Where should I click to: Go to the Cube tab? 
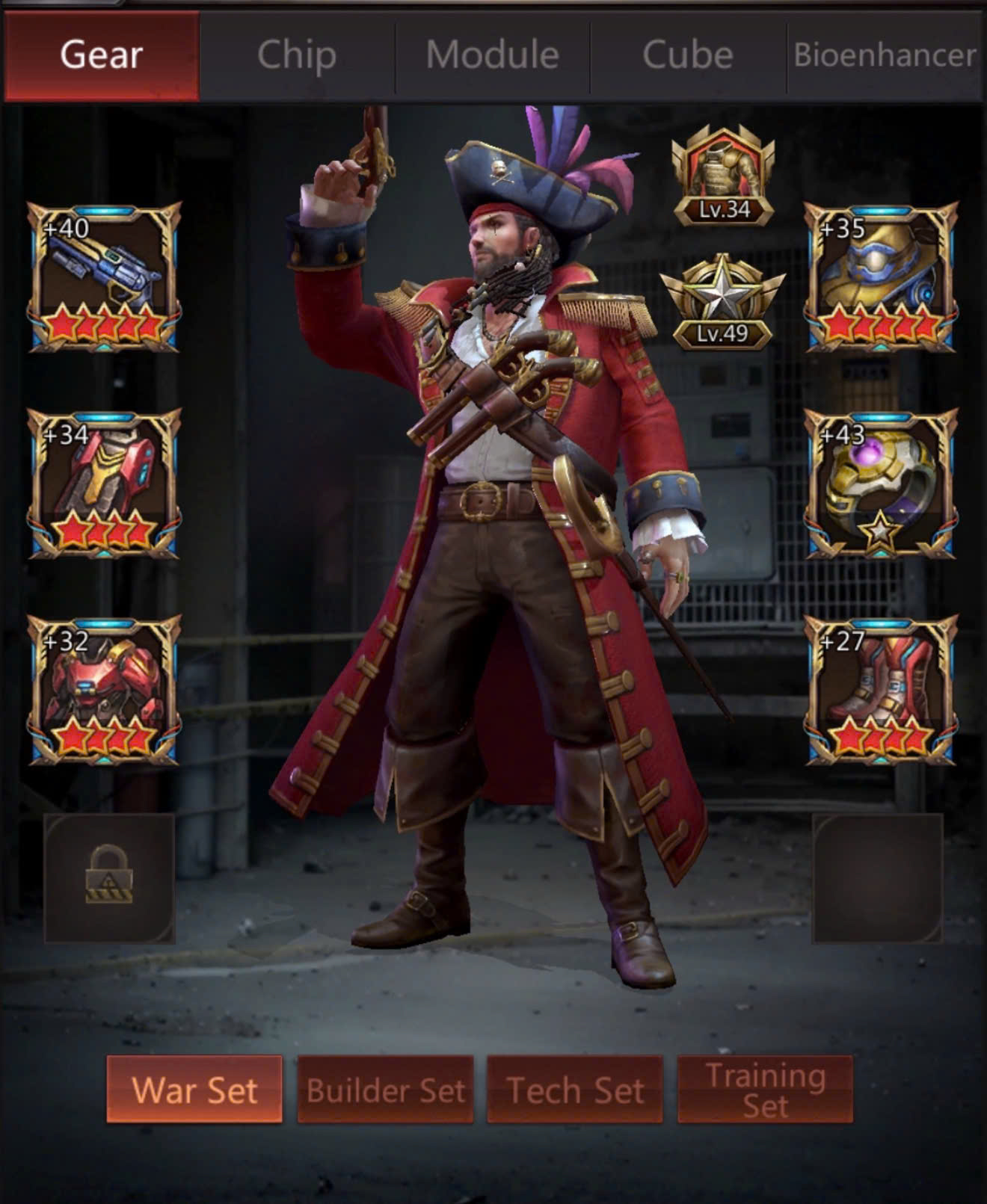tap(688, 55)
